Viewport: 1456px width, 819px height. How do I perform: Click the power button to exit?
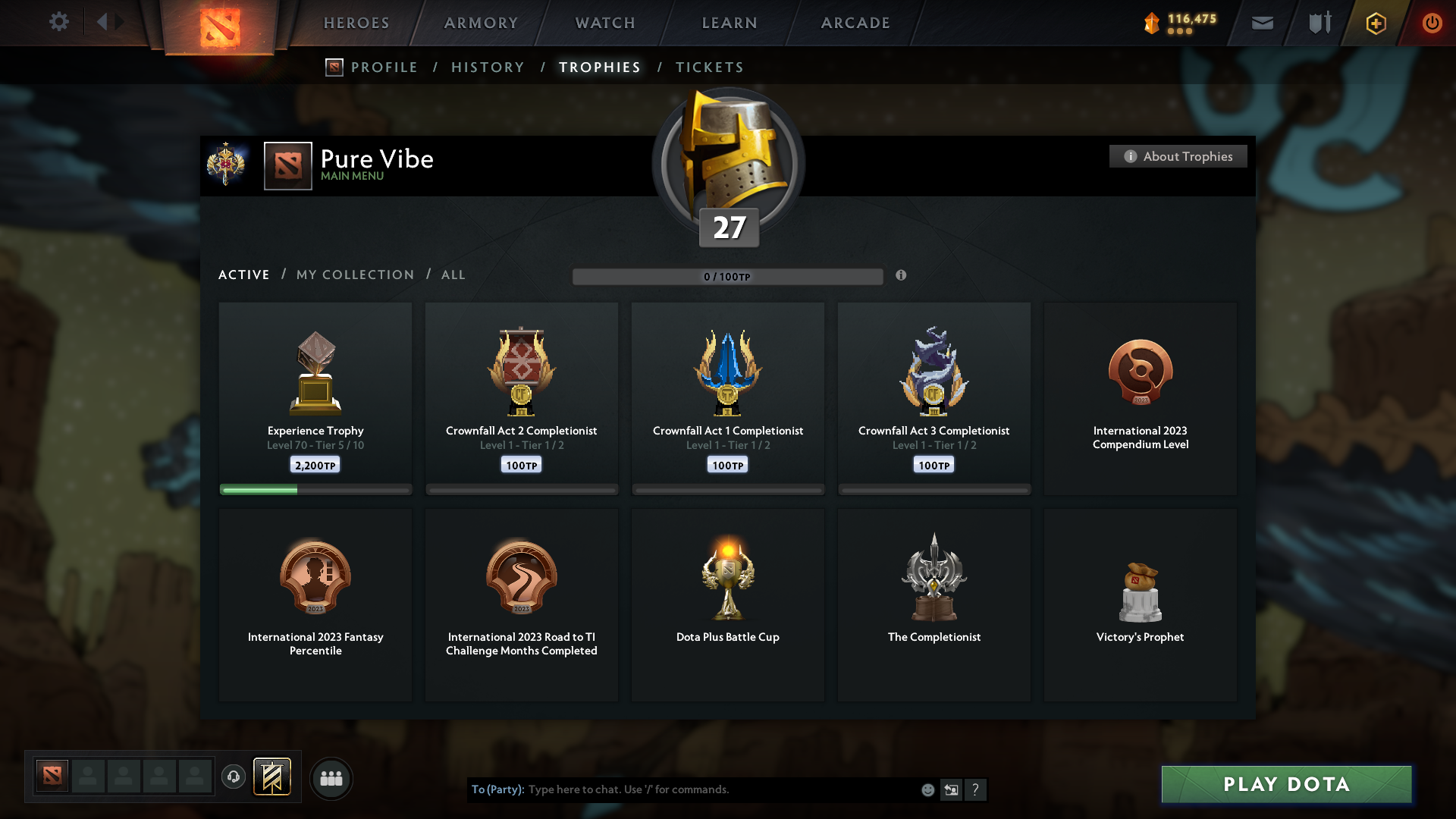tap(1432, 23)
